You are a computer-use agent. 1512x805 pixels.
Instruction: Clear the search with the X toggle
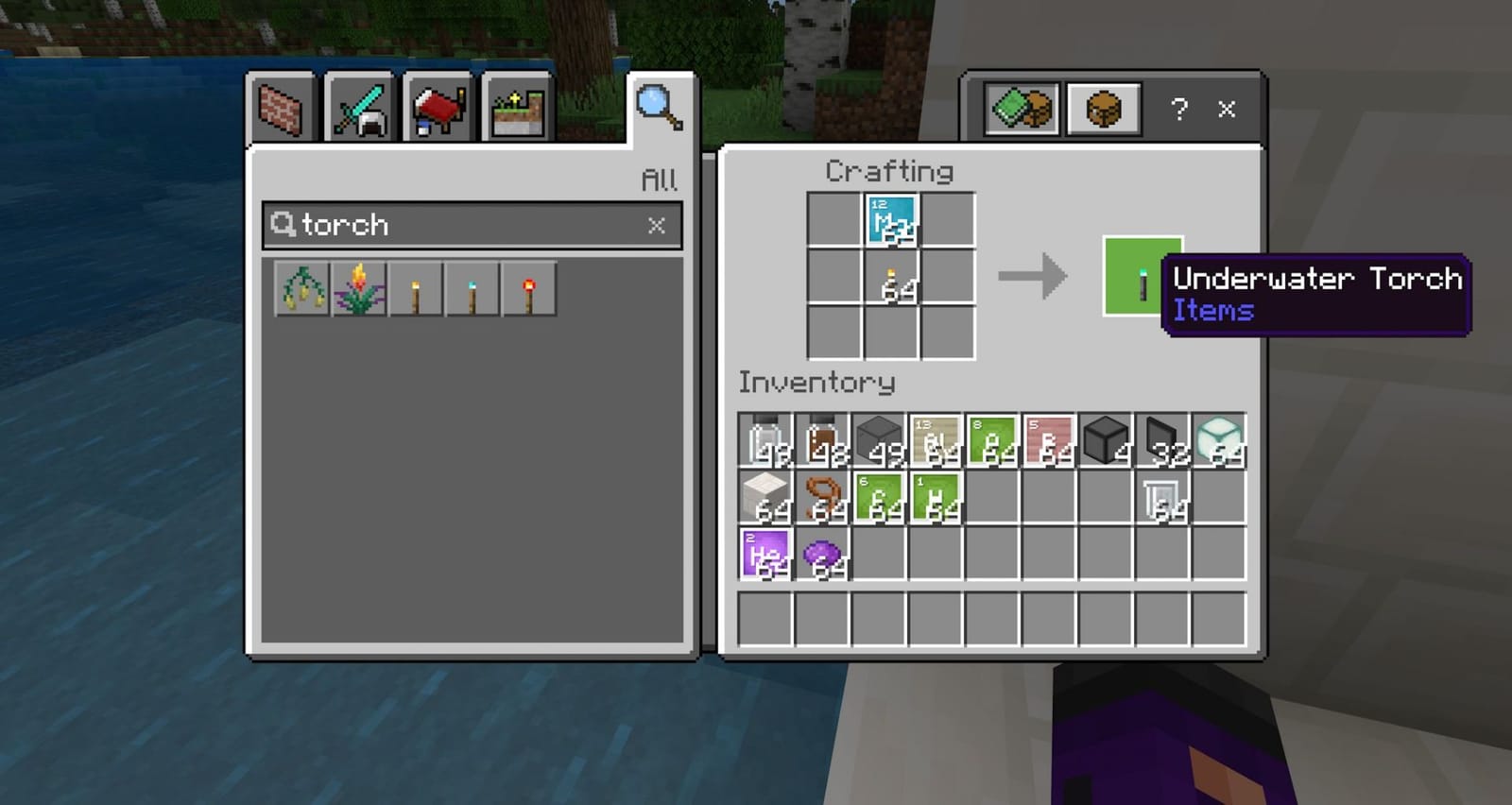655,225
